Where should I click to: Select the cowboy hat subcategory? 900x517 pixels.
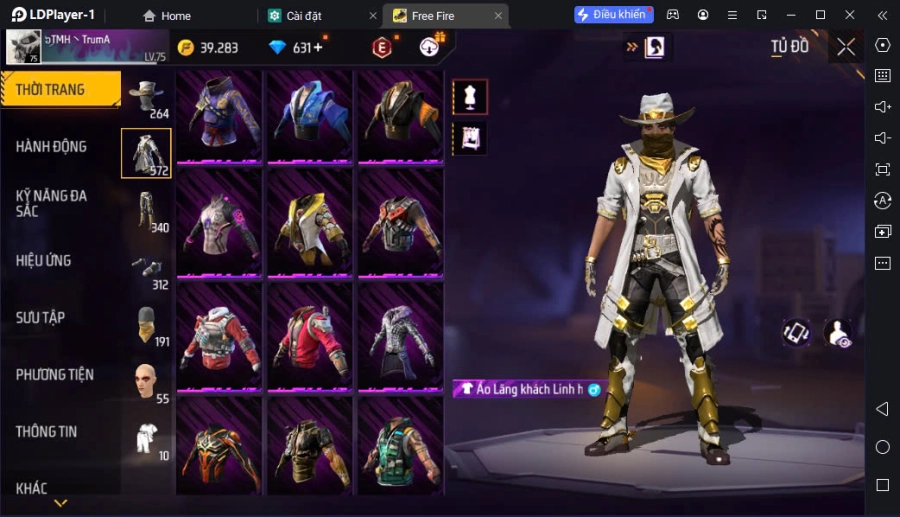tap(147, 96)
